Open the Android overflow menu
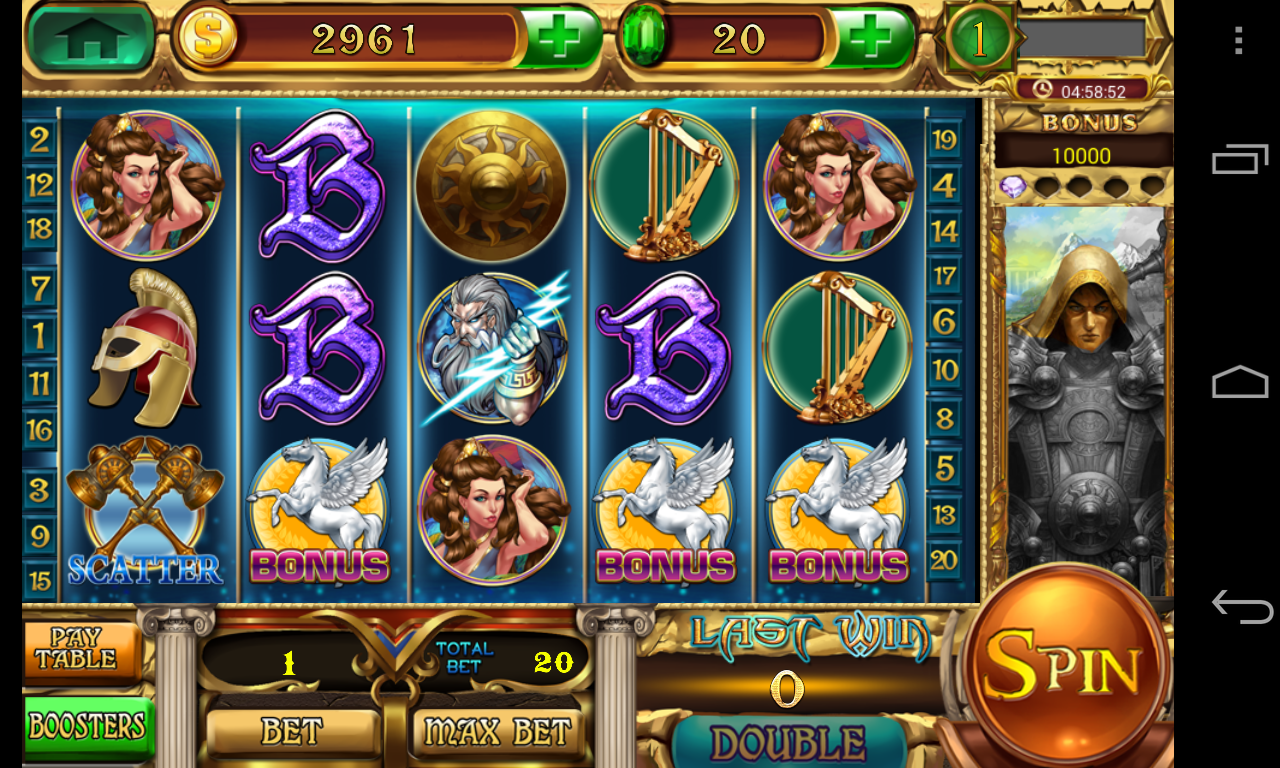 point(1239,40)
